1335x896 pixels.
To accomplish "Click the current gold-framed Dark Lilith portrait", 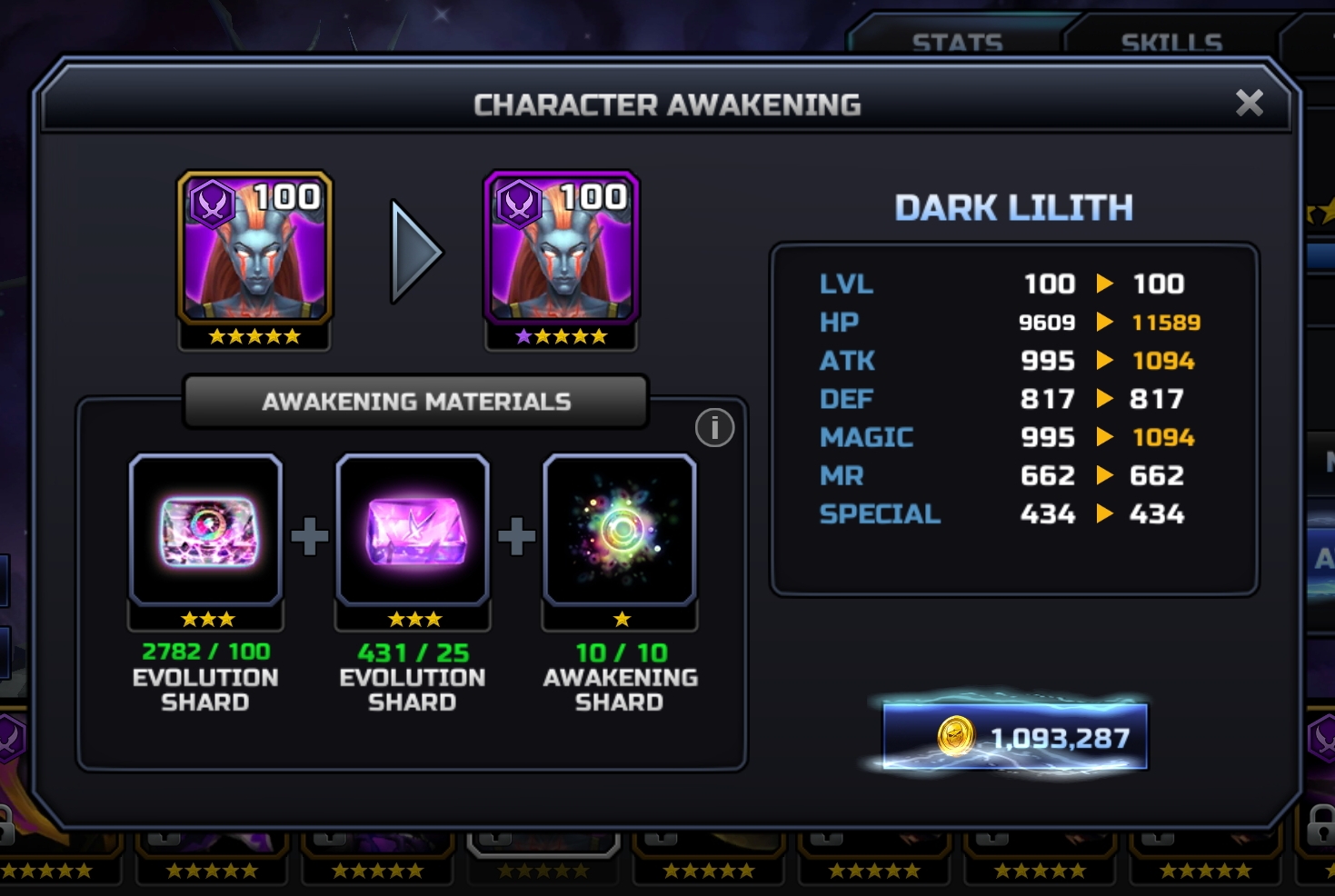I will click(x=254, y=249).
